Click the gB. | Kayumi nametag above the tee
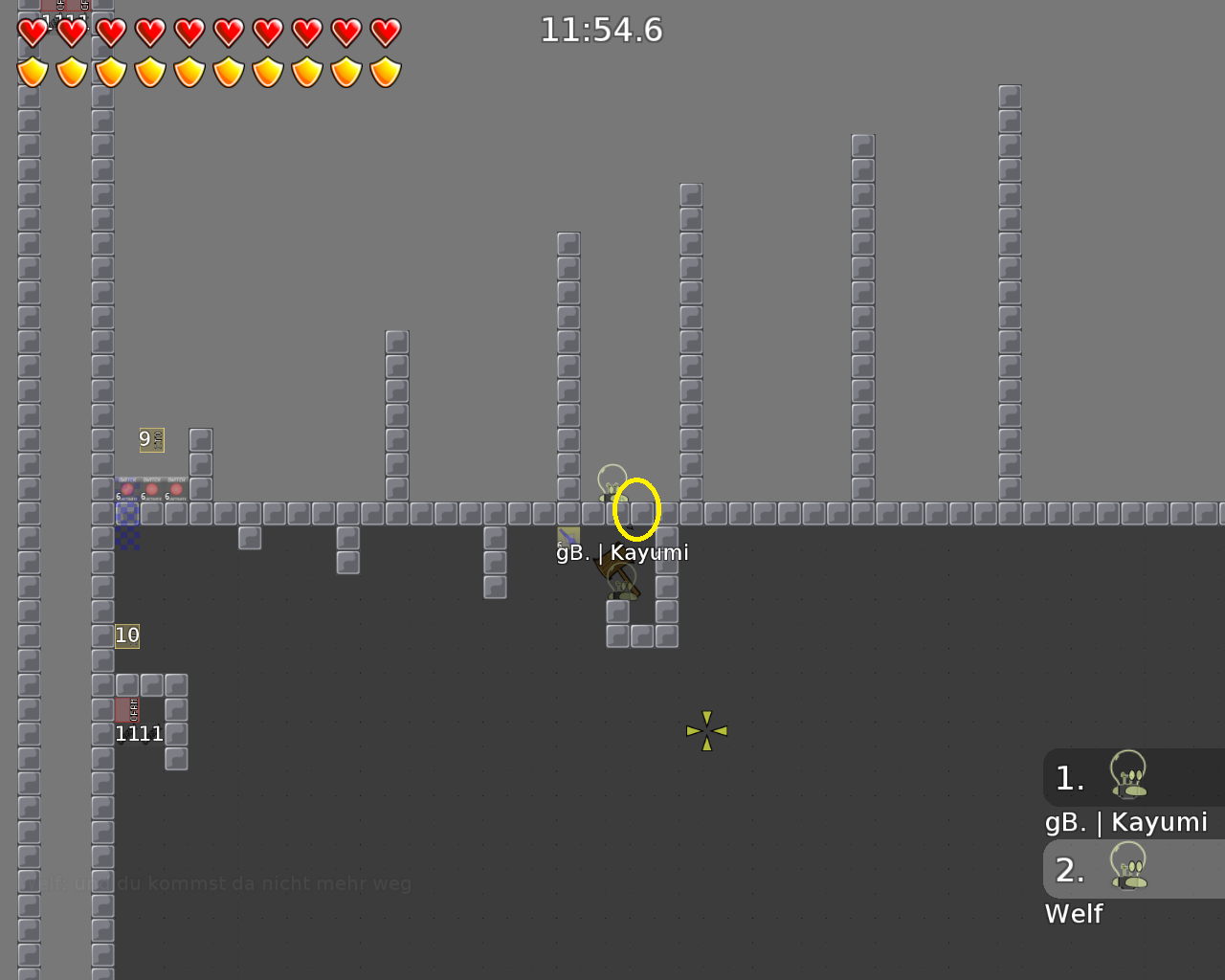 point(622,552)
